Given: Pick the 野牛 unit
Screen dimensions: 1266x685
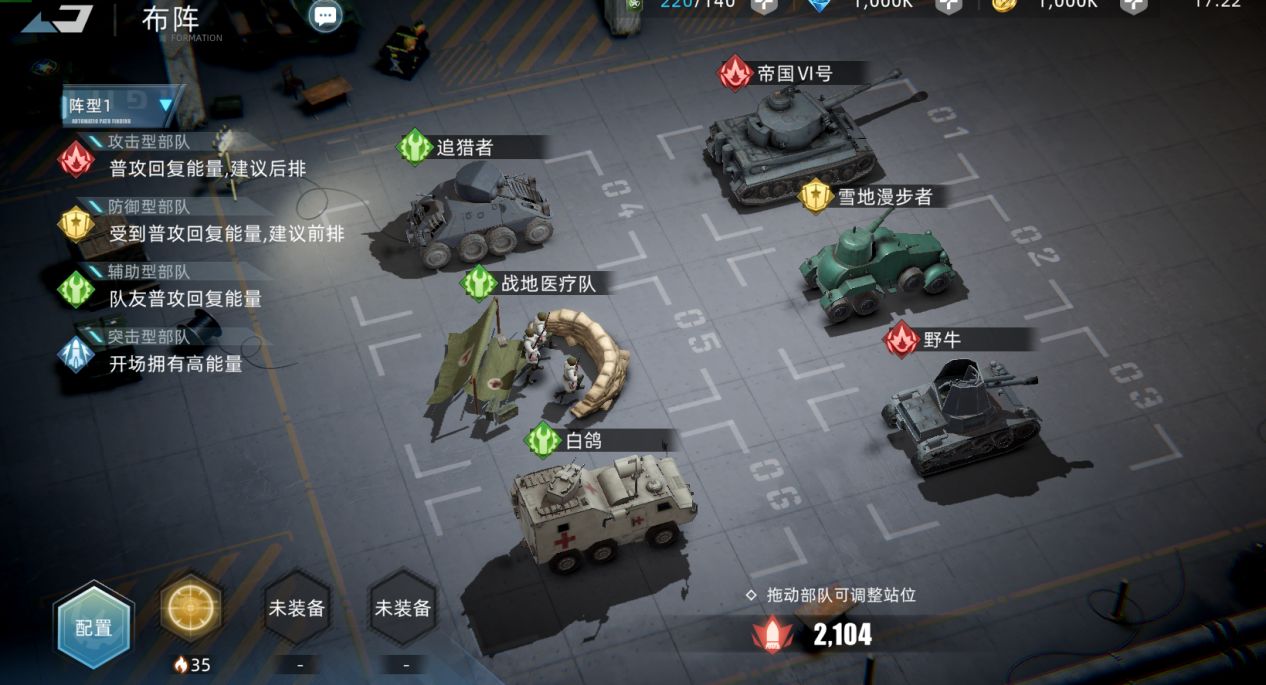Looking at the screenshot, I should coord(960,410).
